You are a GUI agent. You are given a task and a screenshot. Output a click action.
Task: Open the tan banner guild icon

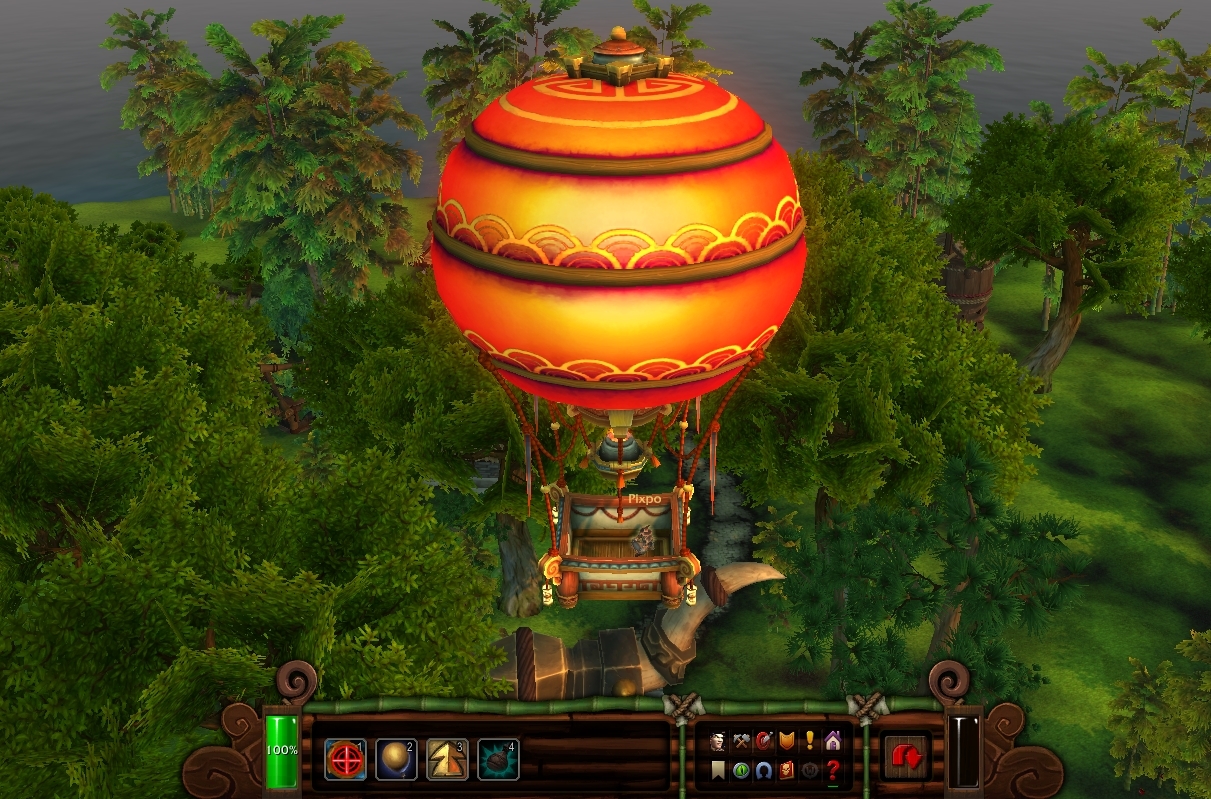coord(718,770)
